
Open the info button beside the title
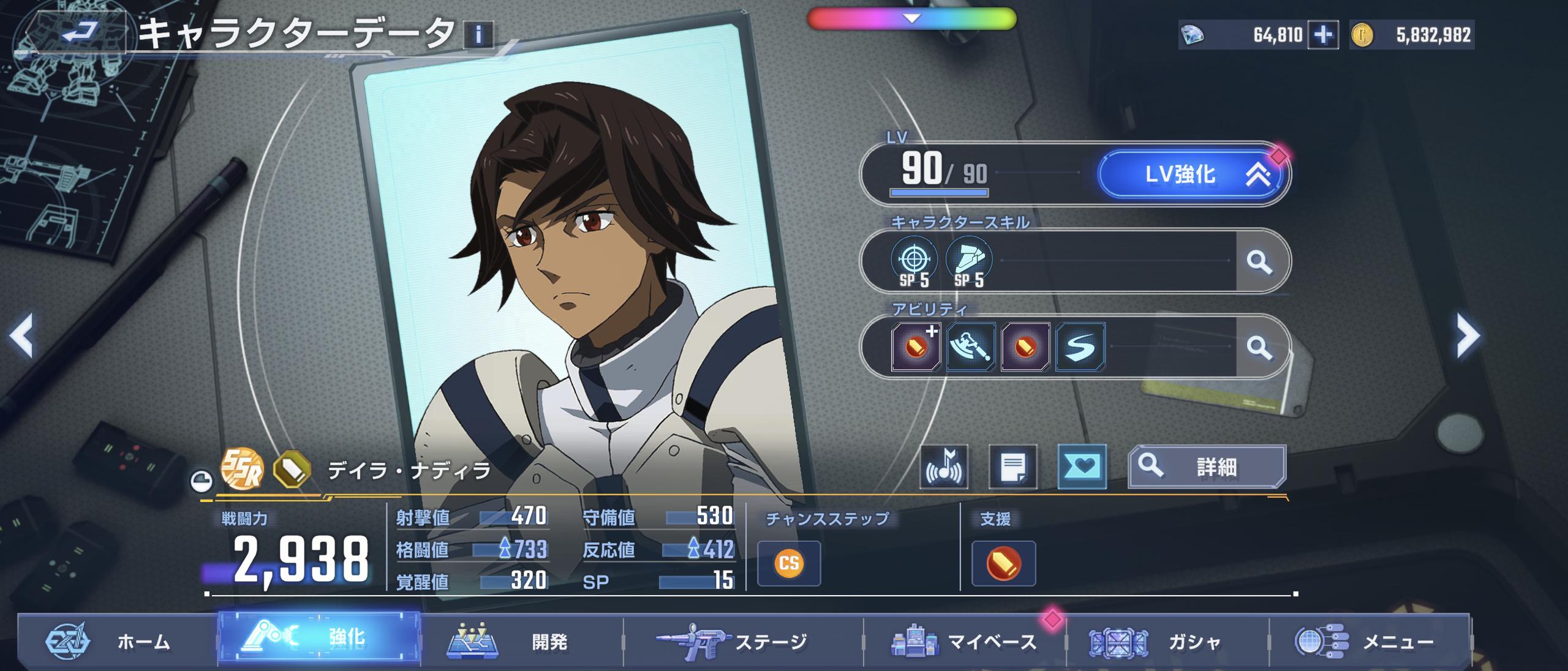[x=478, y=34]
